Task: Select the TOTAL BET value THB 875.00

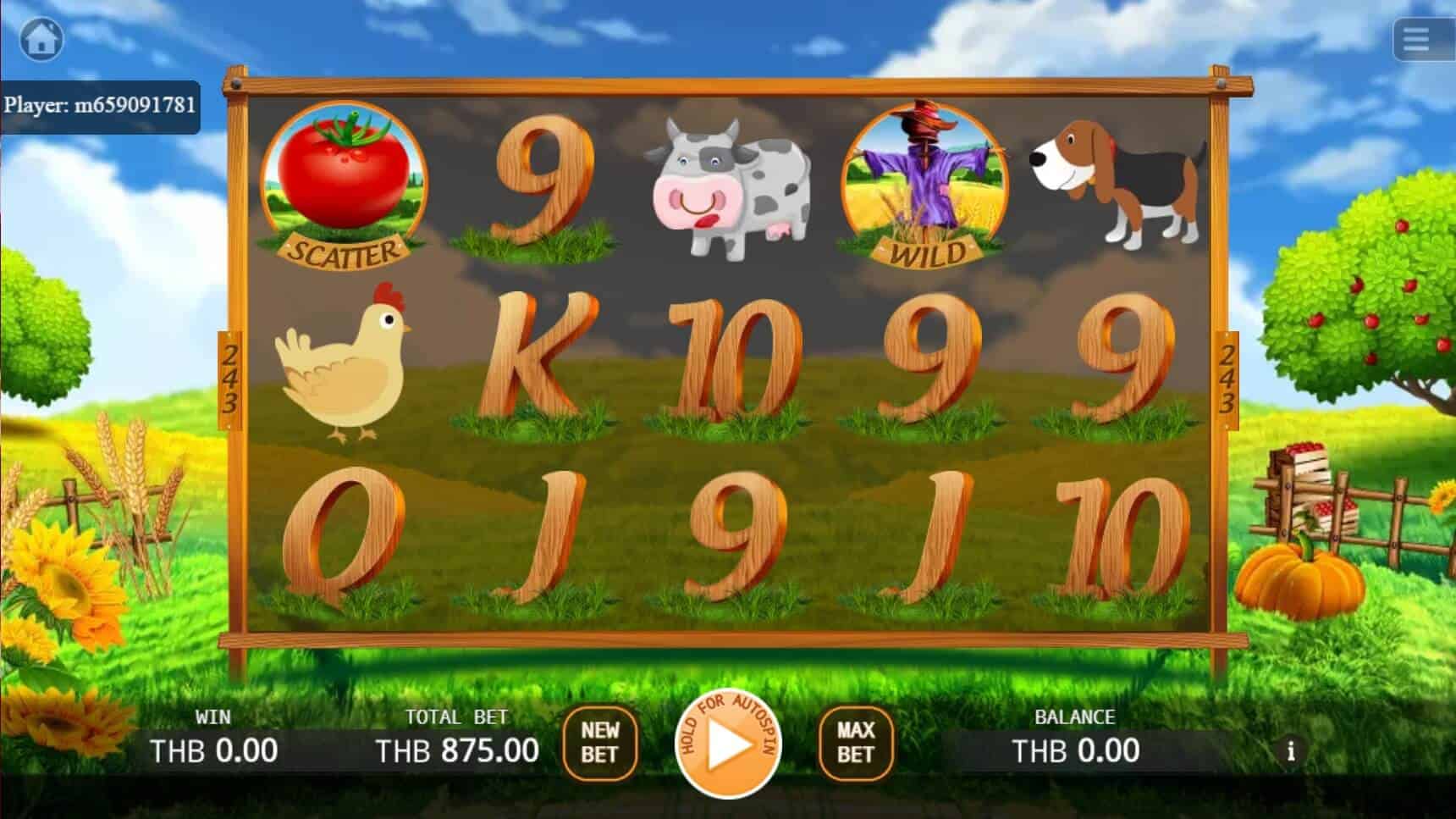Action: pyautogui.click(x=457, y=750)
